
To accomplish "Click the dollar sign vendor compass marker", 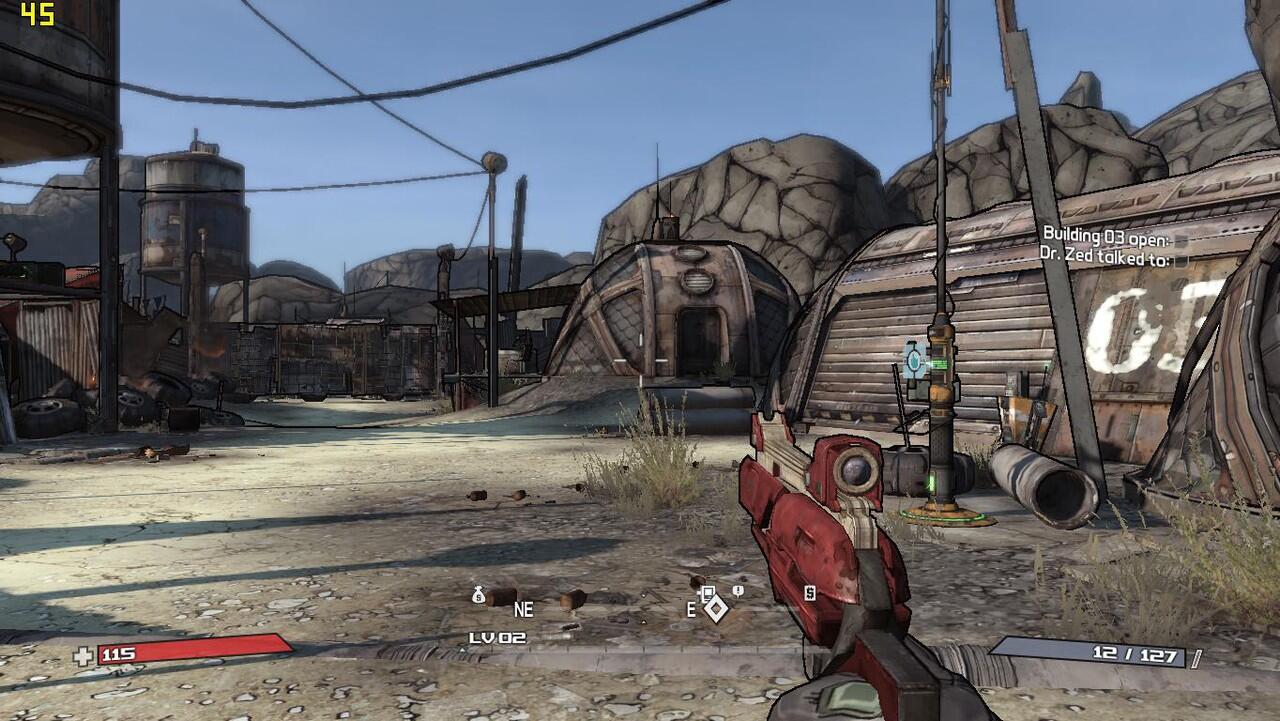I will tap(810, 593).
